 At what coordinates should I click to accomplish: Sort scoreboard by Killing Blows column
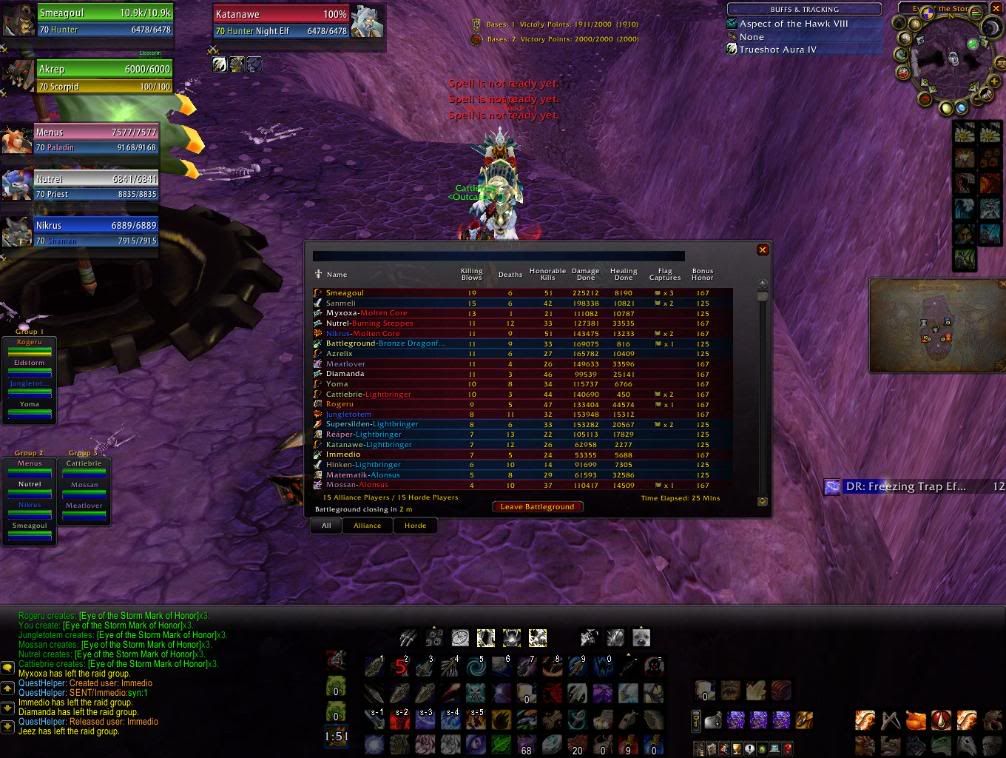tap(471, 274)
